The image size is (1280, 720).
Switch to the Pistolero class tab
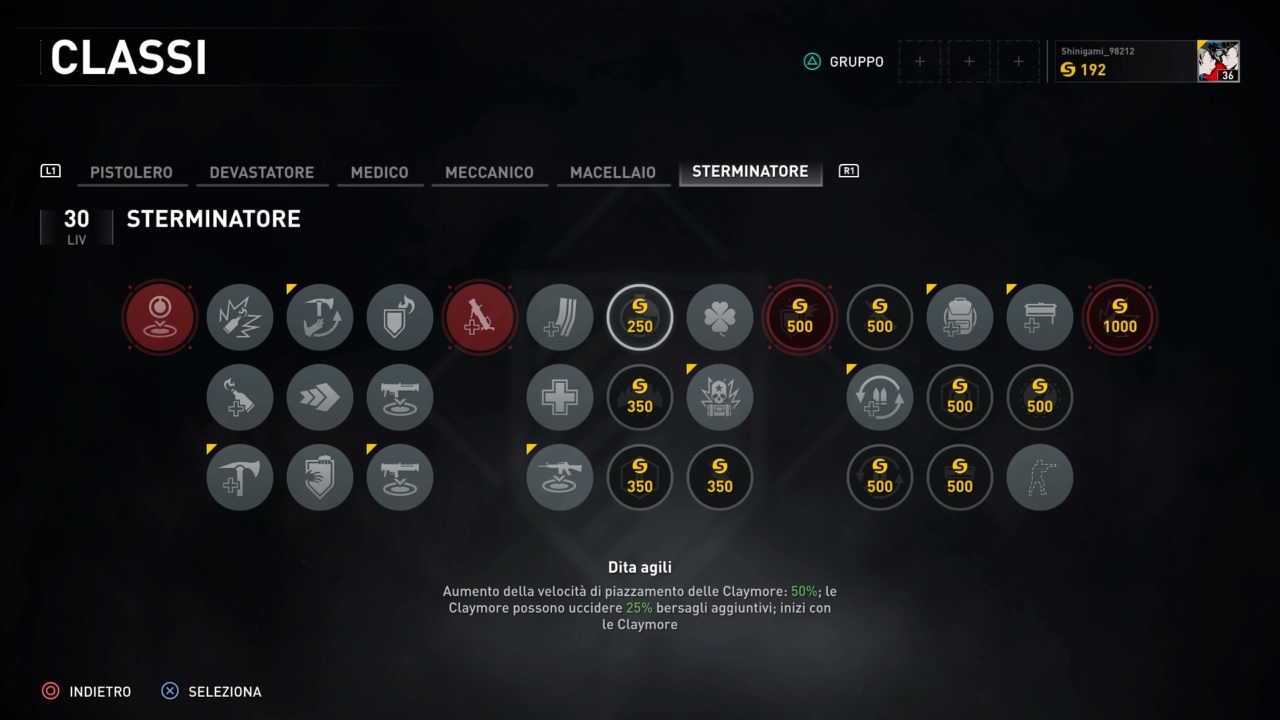pyautogui.click(x=131, y=172)
